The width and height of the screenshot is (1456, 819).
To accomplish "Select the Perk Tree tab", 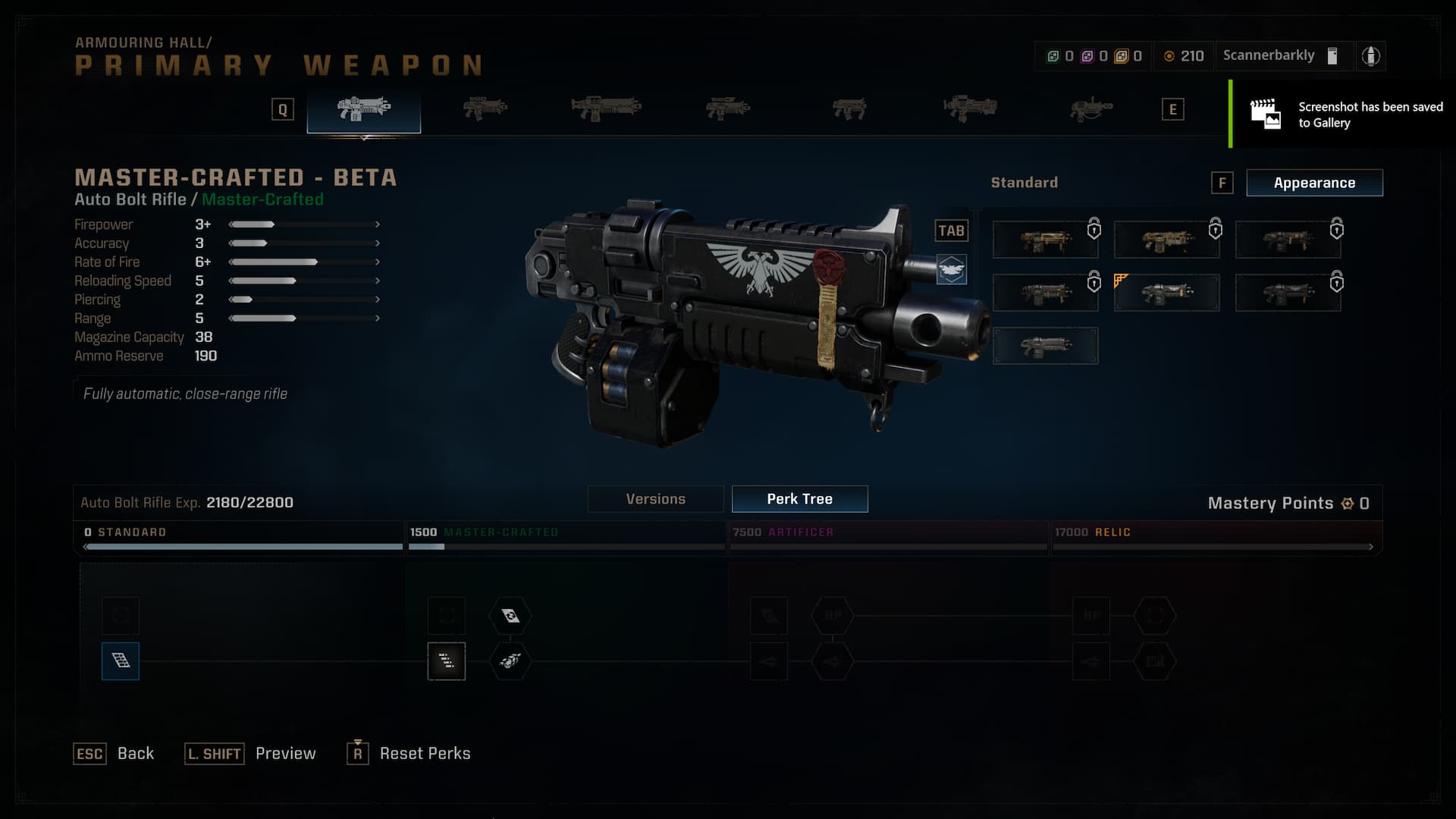I will click(x=799, y=499).
